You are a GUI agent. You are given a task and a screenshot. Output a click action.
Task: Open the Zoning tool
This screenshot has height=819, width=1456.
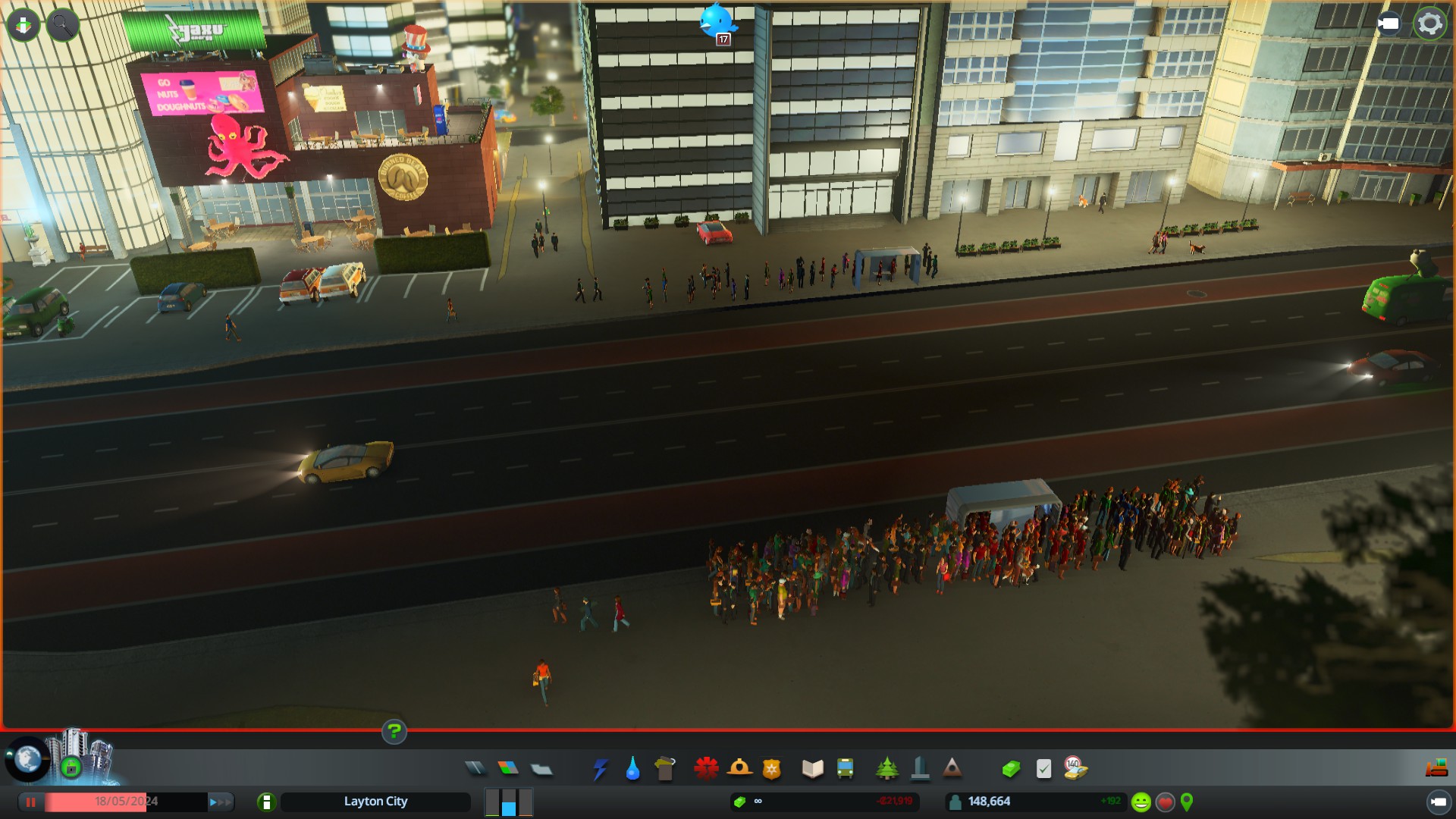point(508,769)
